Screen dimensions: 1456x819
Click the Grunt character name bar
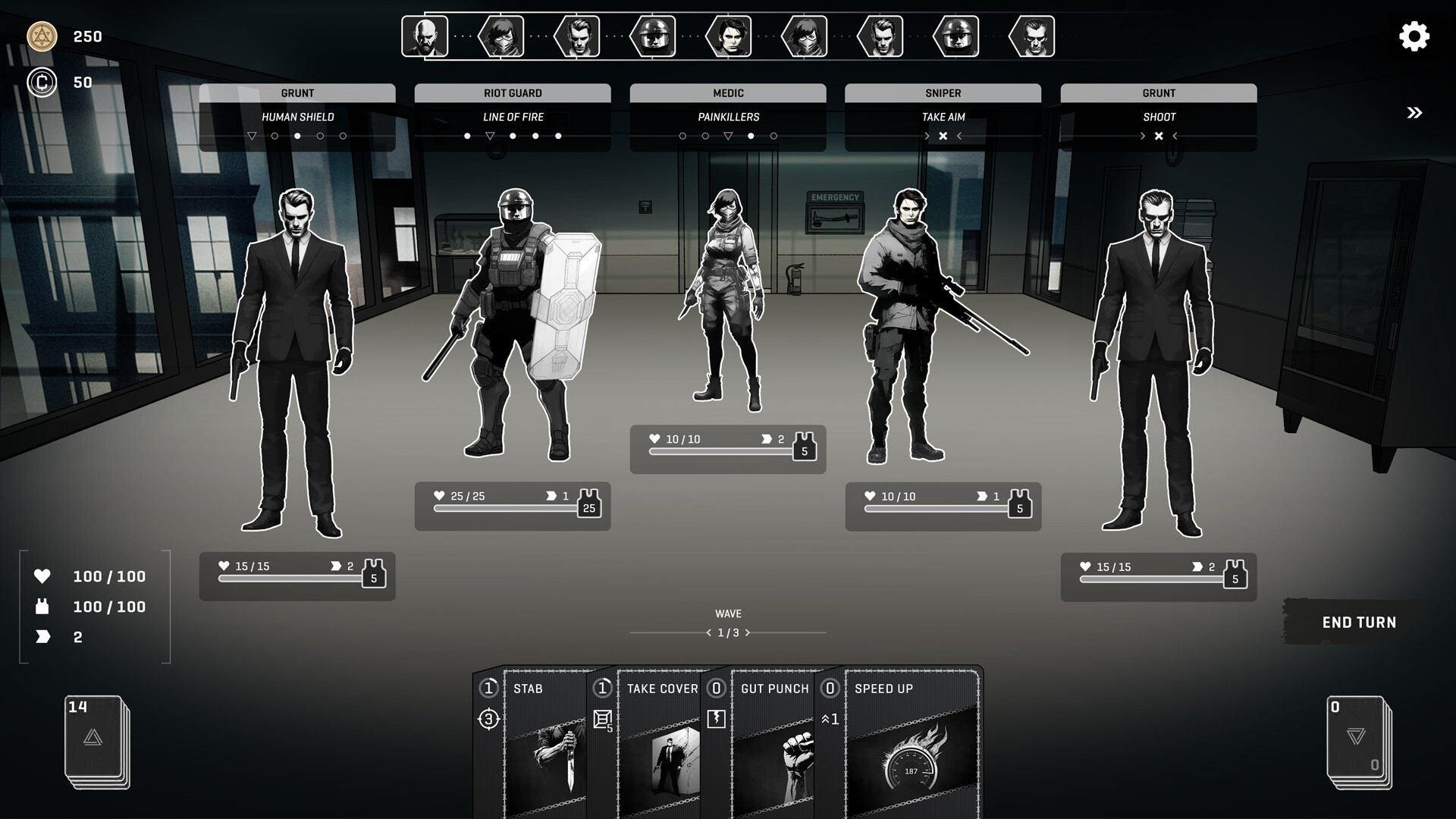297,93
